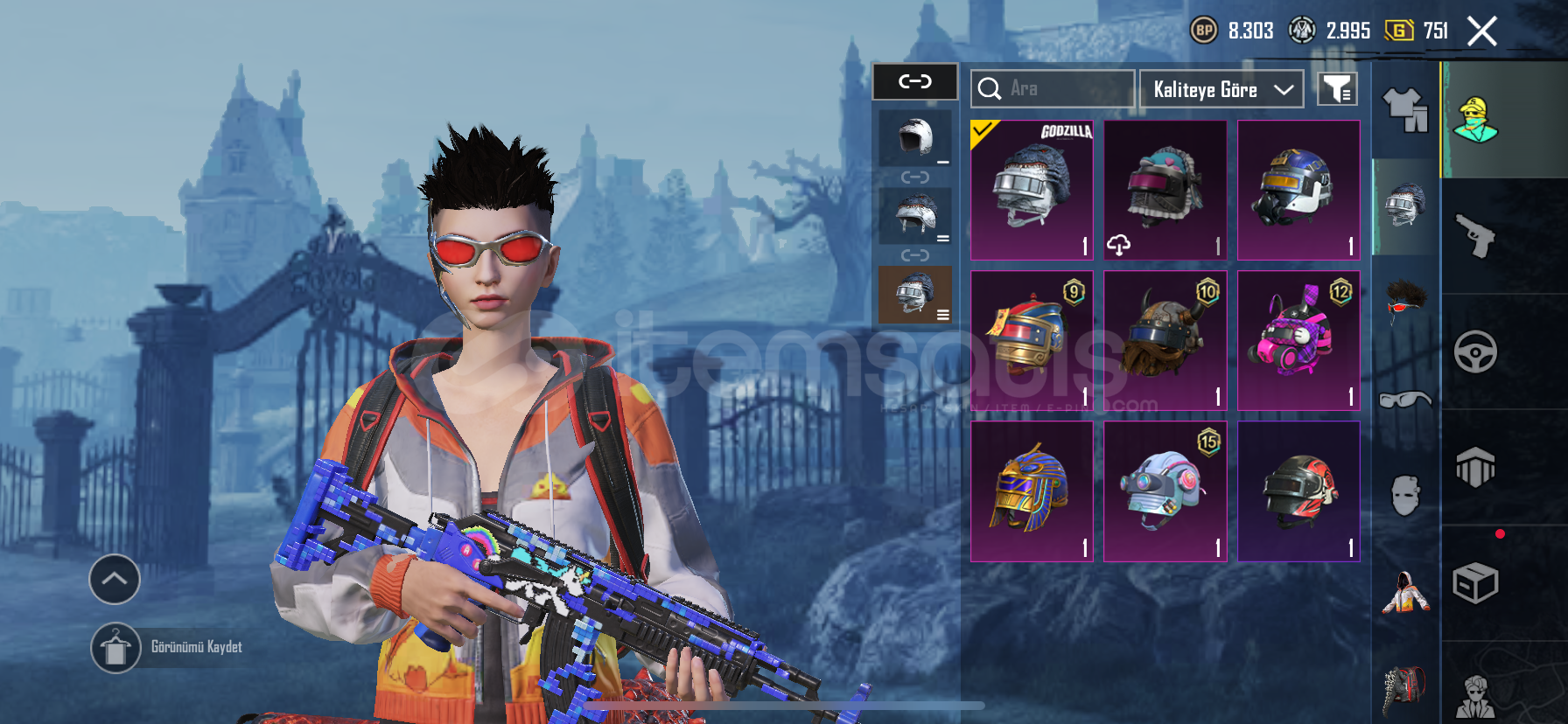Open the pistol weapons category
The height and width of the screenshot is (724, 1568).
1475,235
